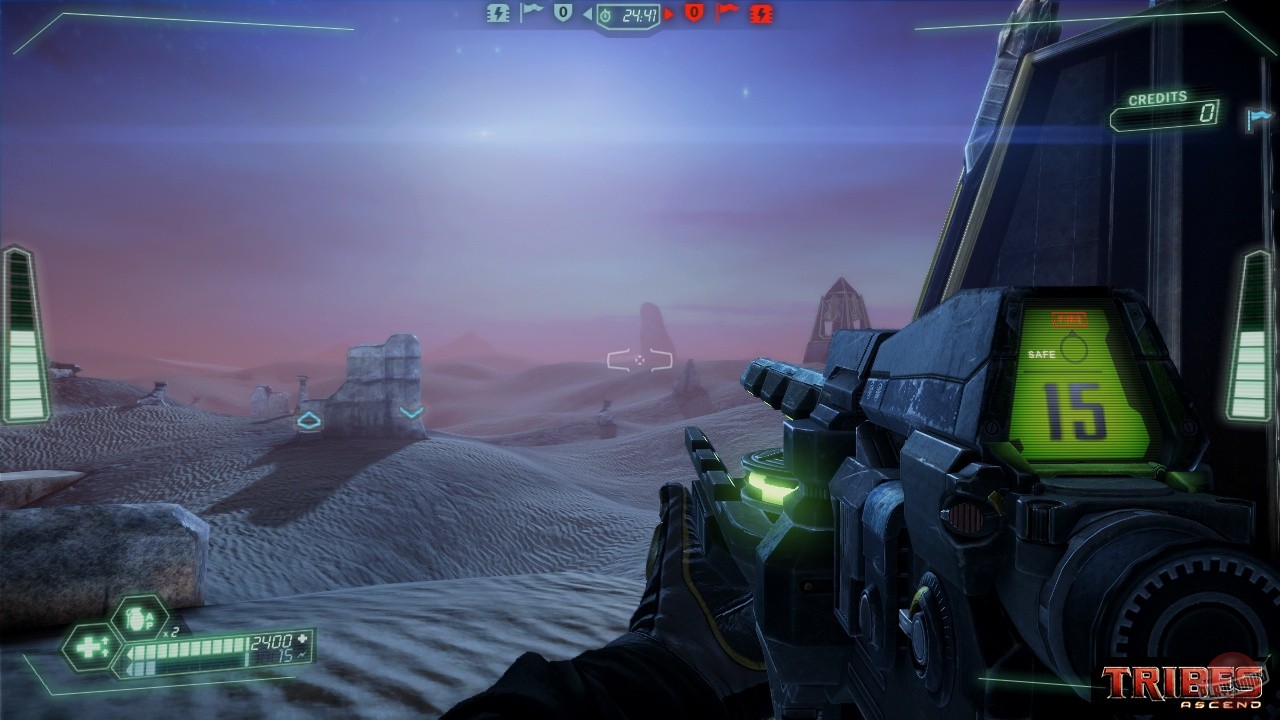Click the friendly generator status icon

coord(499,14)
